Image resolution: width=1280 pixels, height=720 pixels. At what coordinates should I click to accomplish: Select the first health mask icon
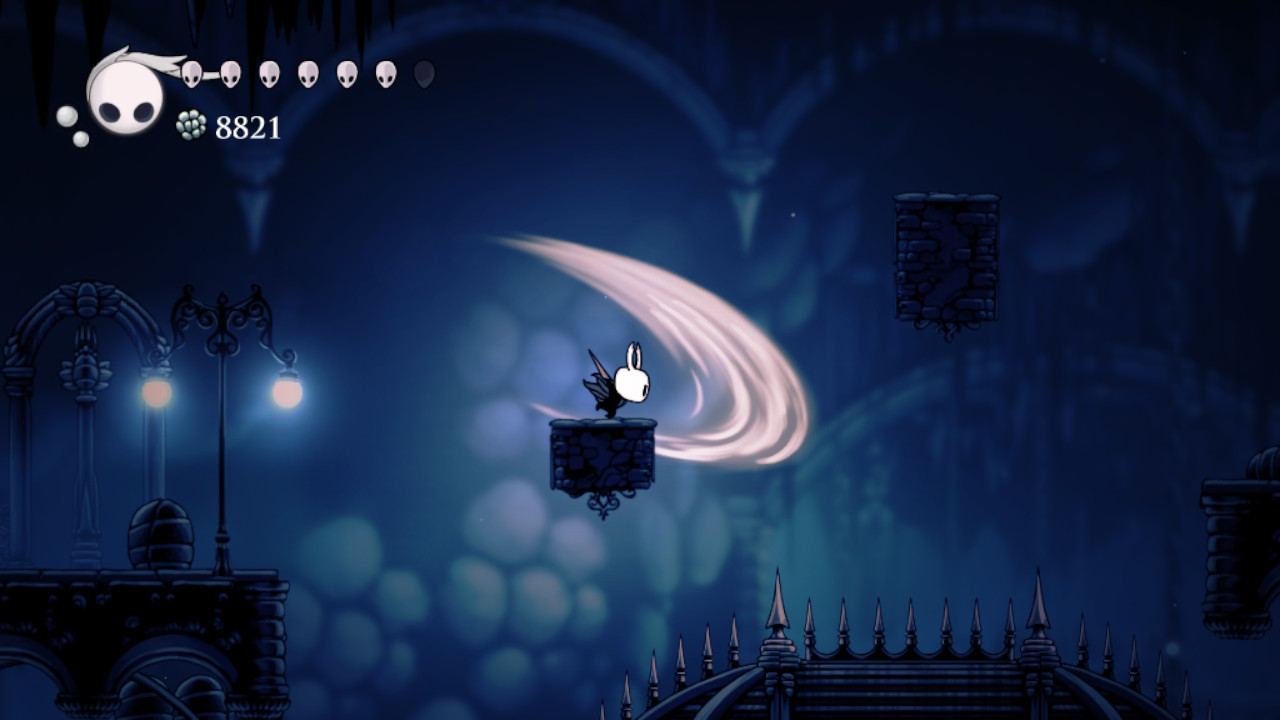[191, 73]
